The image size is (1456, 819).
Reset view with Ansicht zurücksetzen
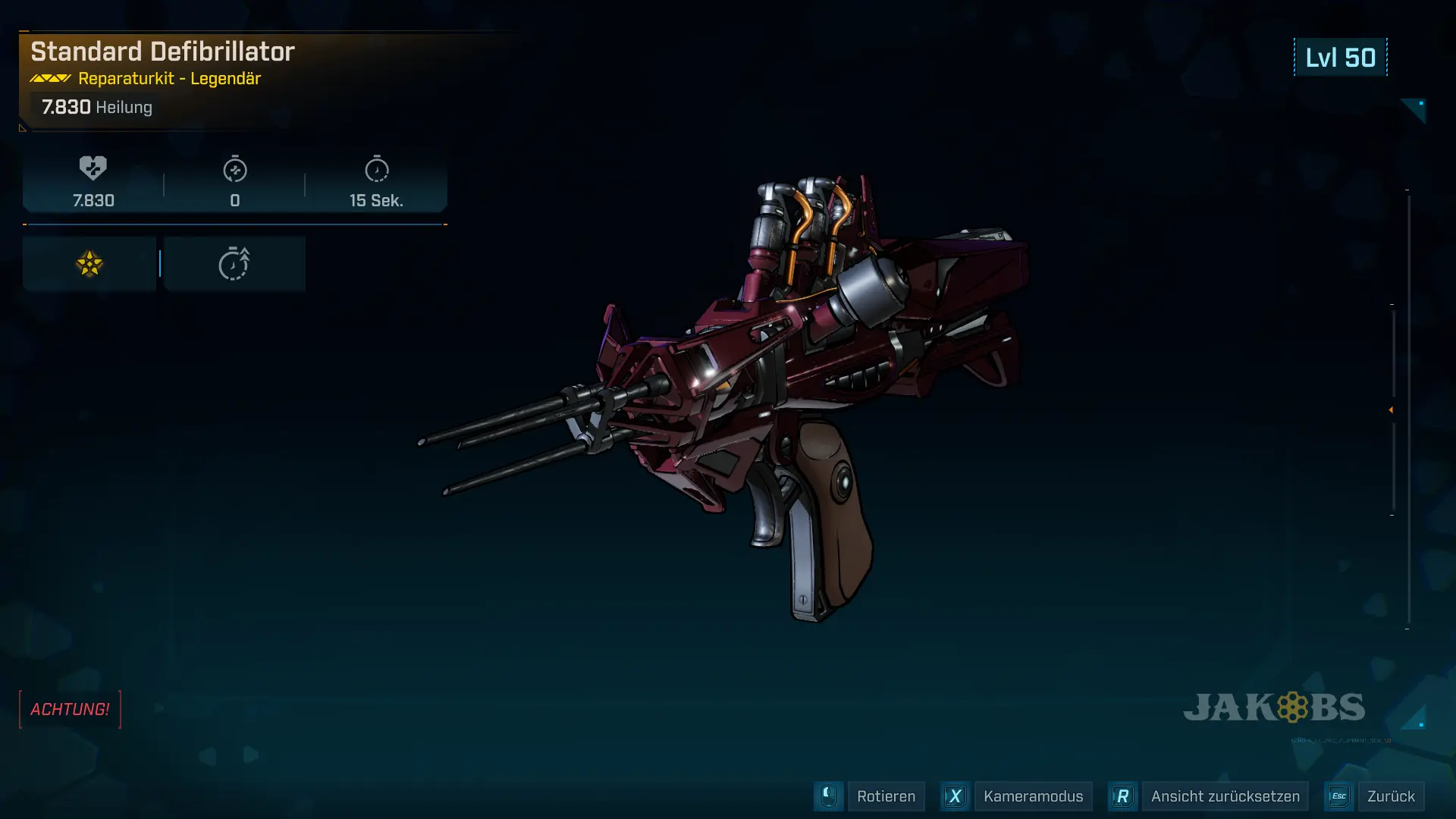[x=1225, y=796]
